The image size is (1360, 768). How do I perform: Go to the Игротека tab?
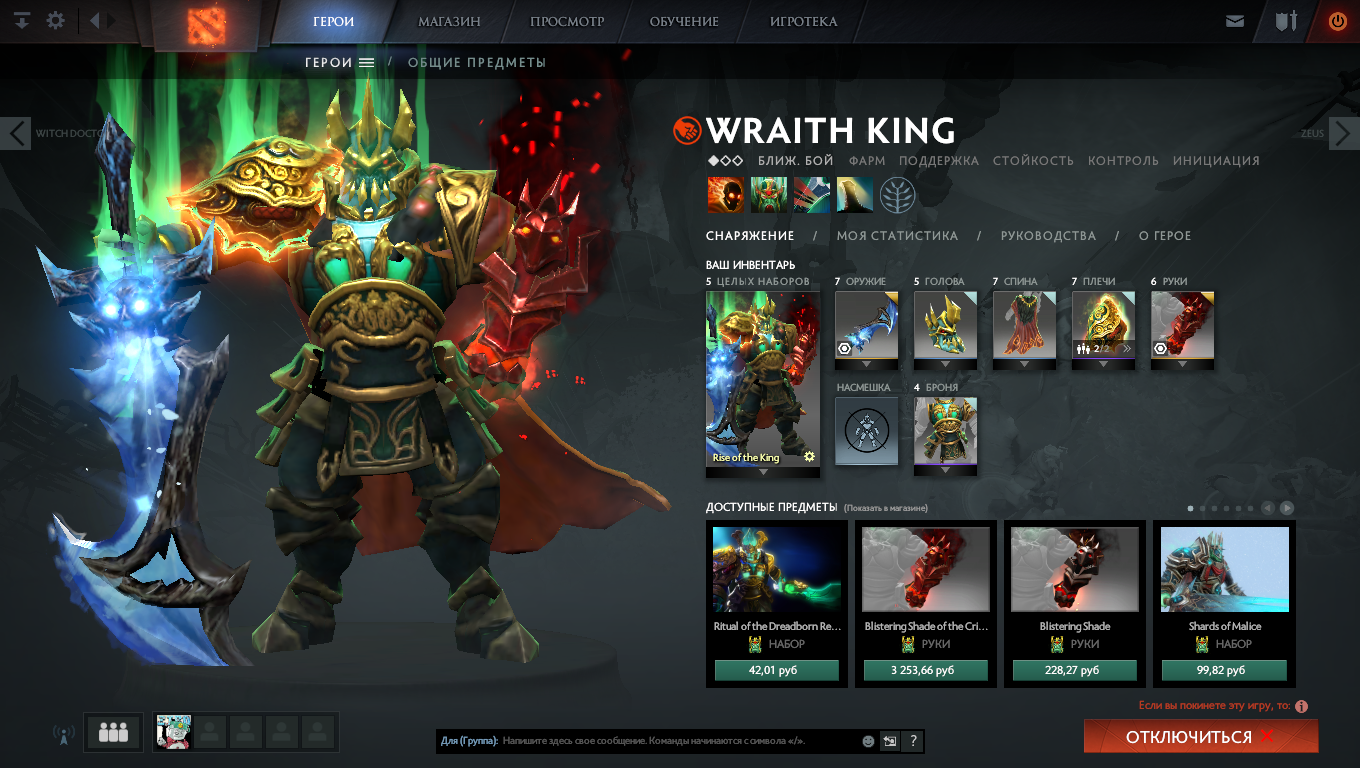click(x=803, y=21)
